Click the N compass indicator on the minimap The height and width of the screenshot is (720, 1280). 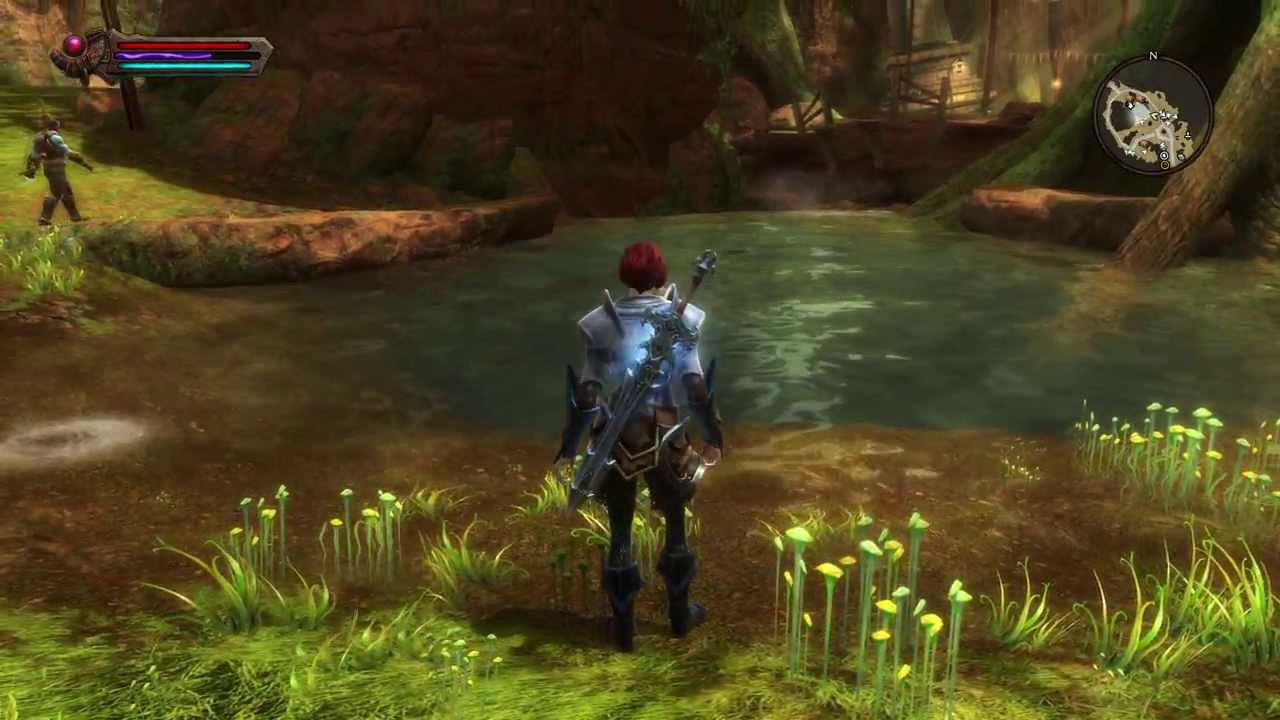[x=1152, y=56]
